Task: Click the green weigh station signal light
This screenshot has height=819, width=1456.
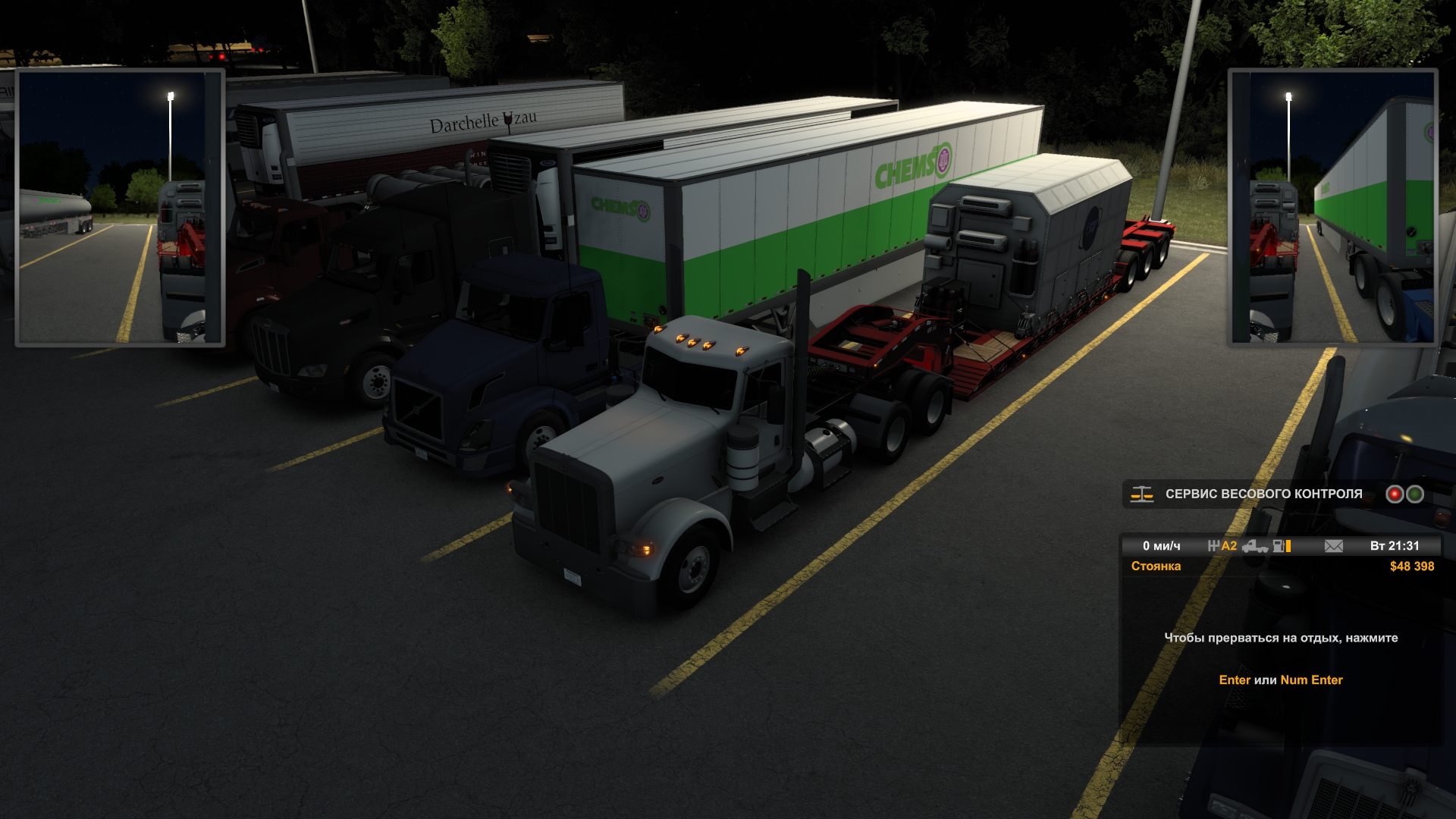Action: pos(1415,494)
